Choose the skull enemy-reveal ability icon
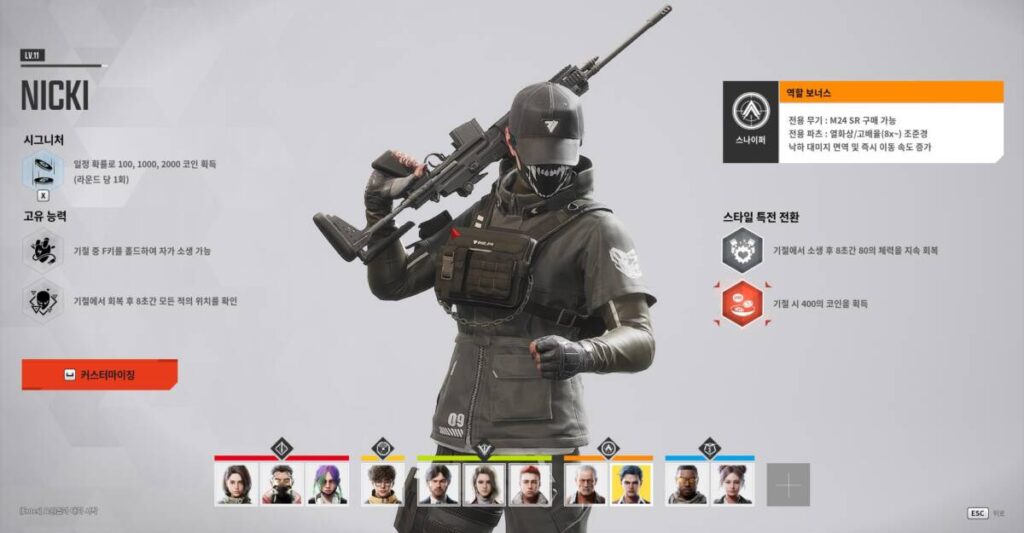 [43, 299]
